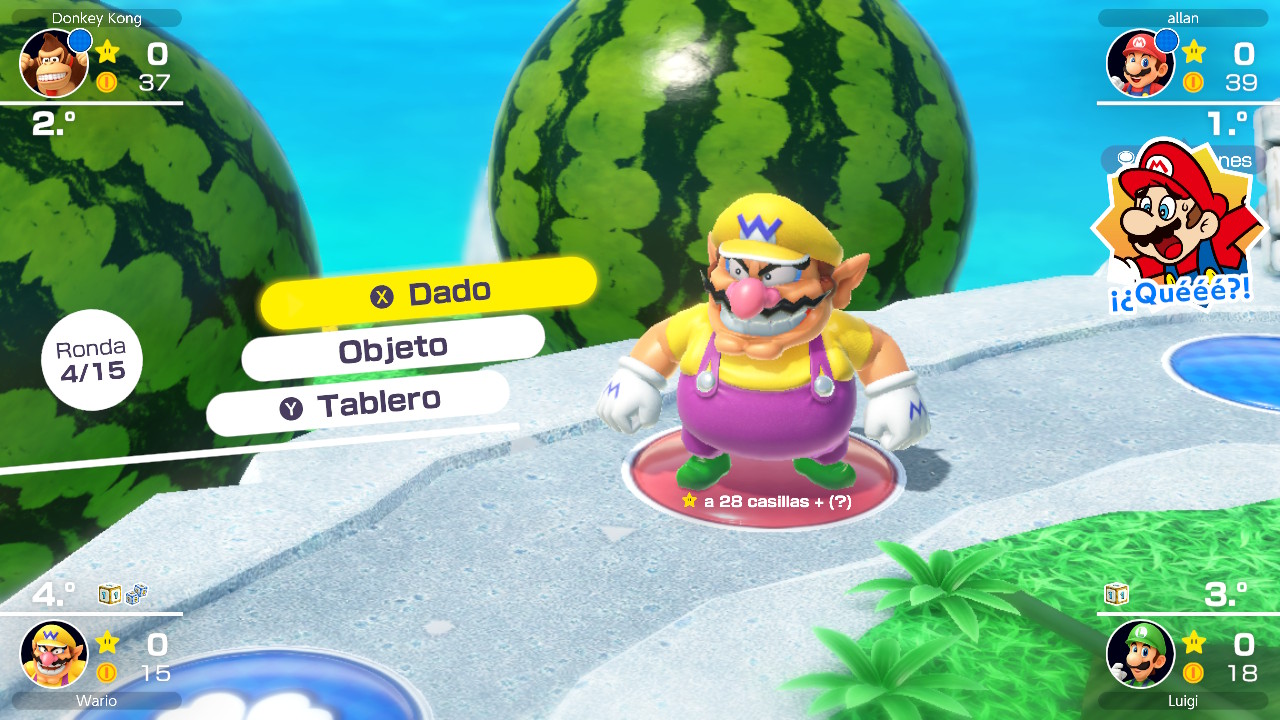Image resolution: width=1280 pixels, height=720 pixels.
Task: Select Donkey Kong's player portrait
Action: pyautogui.click(x=53, y=63)
